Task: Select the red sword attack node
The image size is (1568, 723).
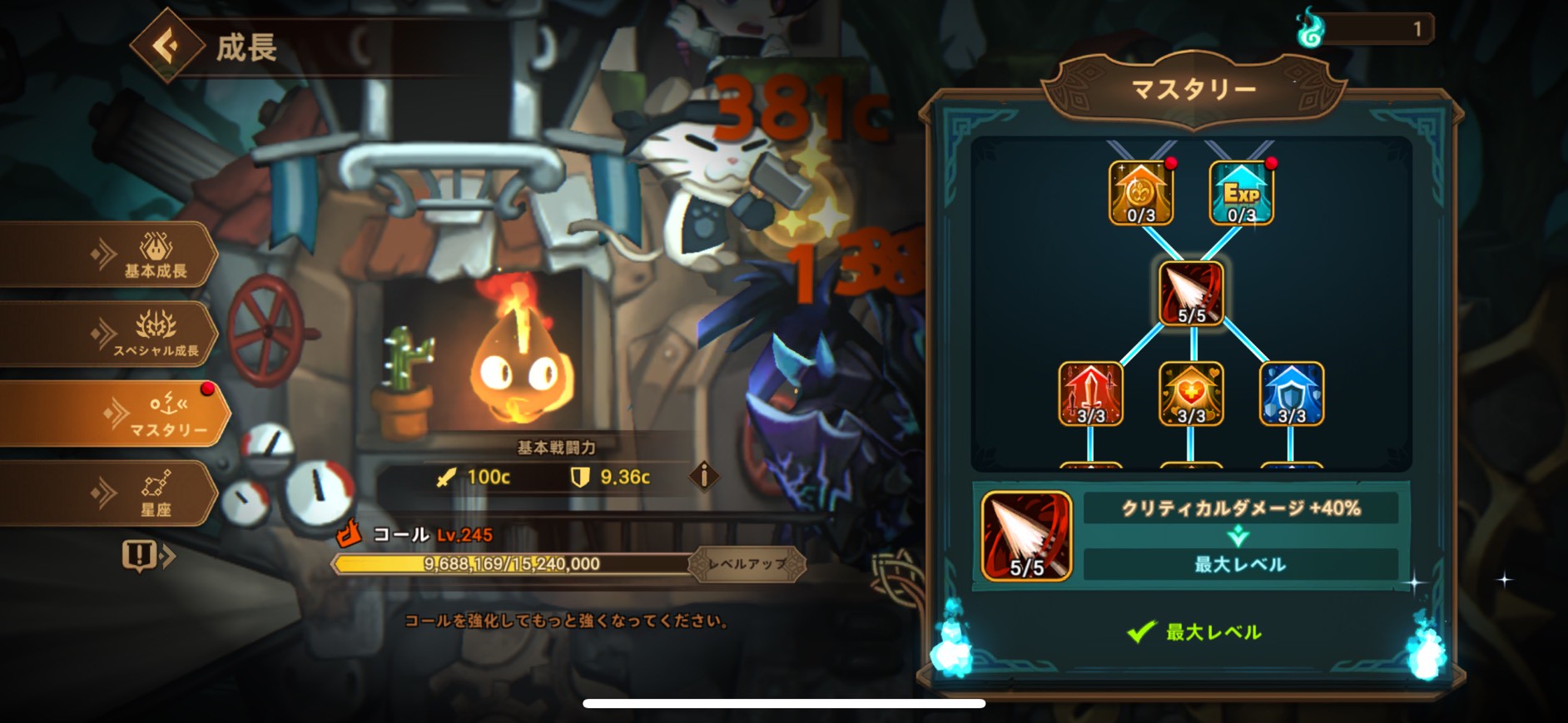Action: pyautogui.click(x=1090, y=394)
